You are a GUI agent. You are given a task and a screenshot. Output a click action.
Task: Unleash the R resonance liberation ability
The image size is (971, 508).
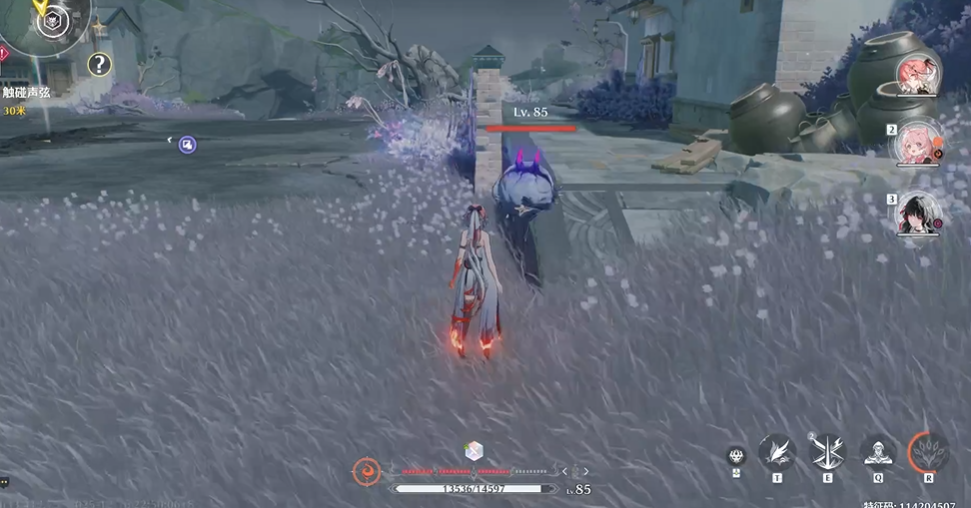point(929,452)
